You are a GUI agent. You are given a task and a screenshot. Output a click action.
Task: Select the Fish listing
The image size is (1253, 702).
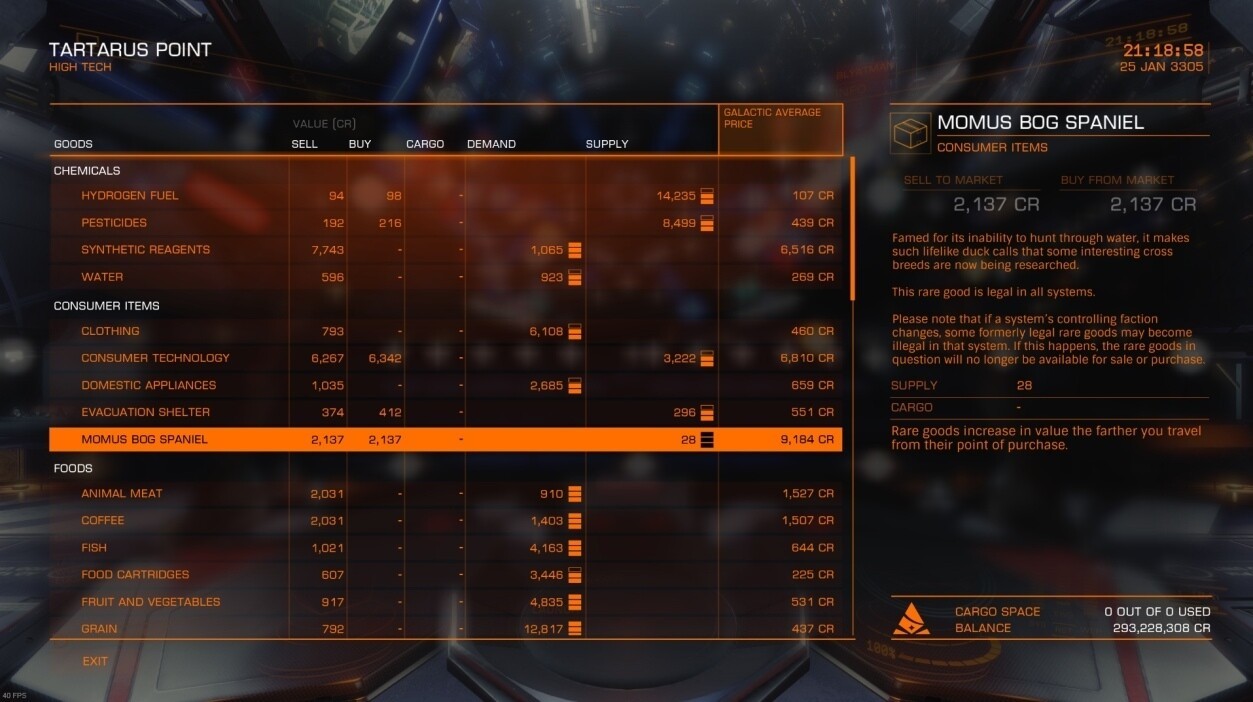click(94, 548)
